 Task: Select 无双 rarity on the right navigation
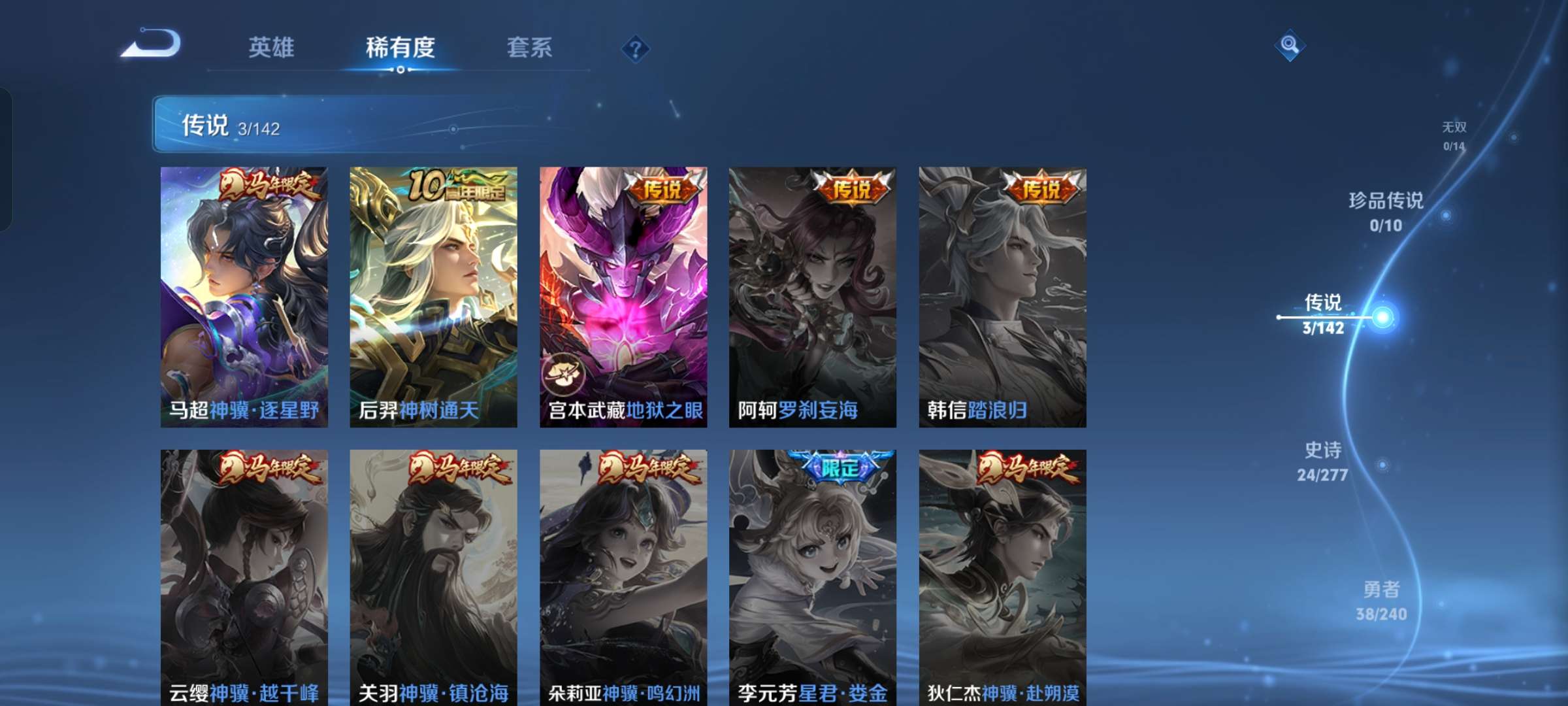[1455, 134]
